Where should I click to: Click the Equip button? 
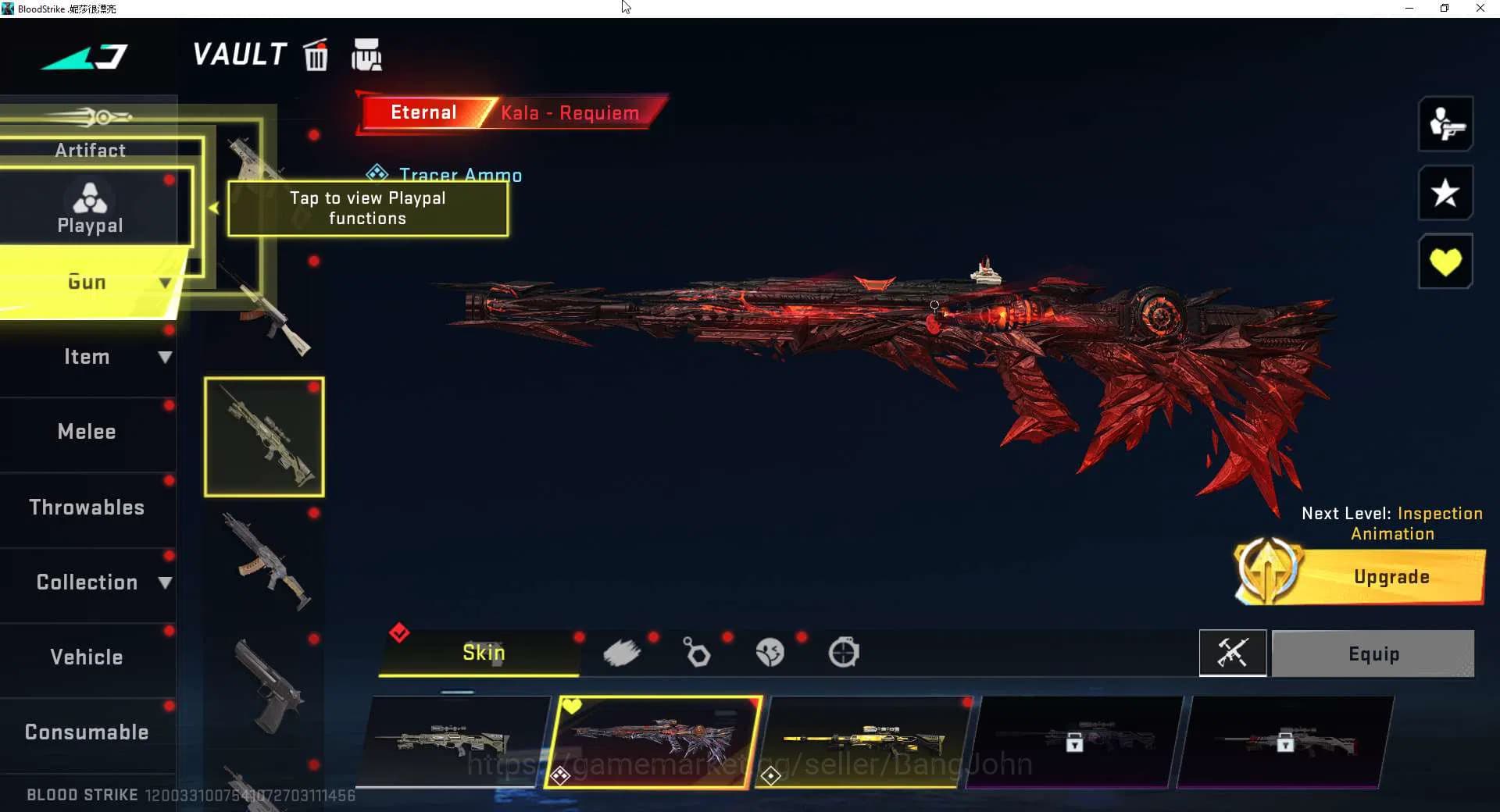point(1373,654)
